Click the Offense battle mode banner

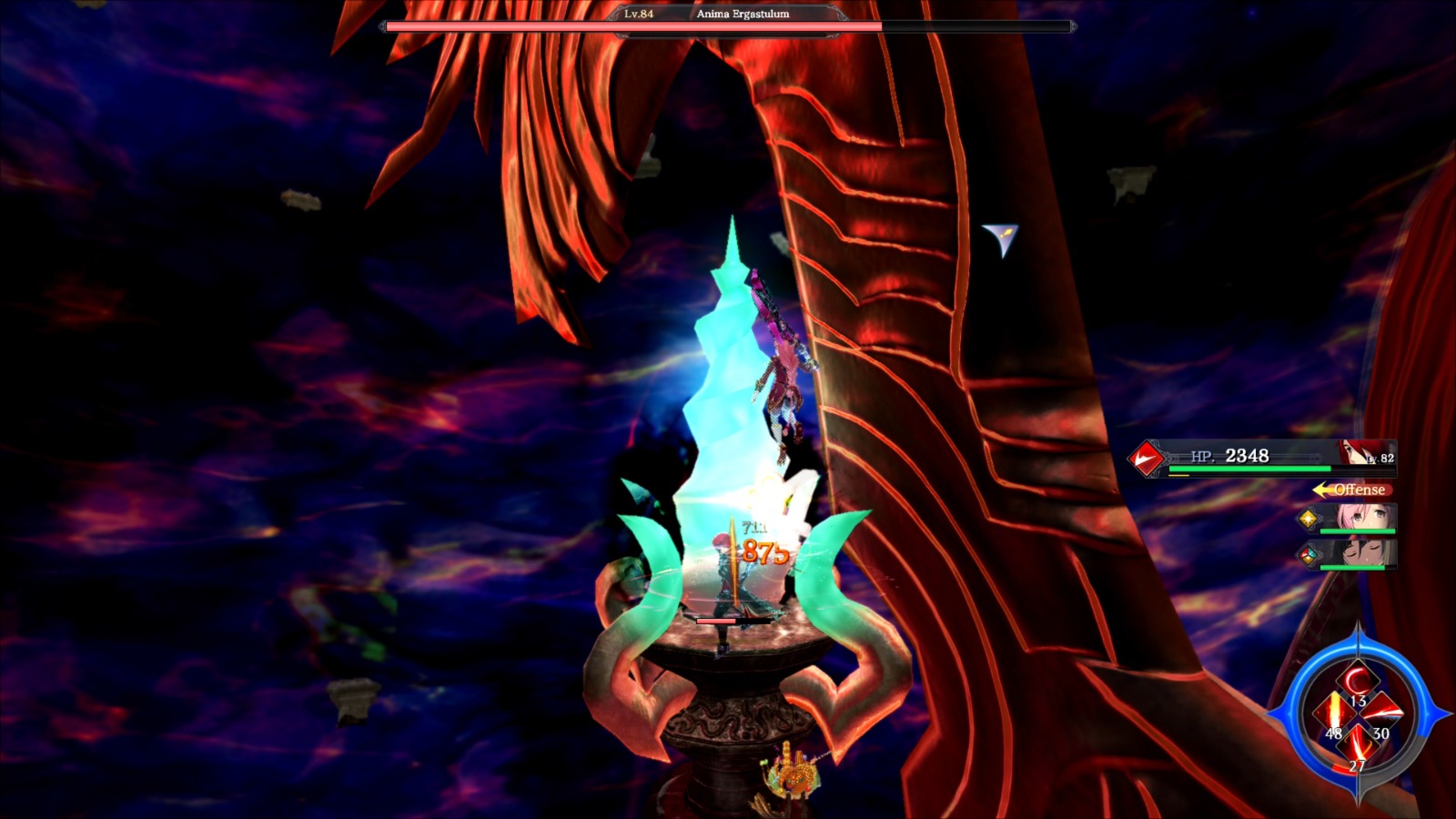pyautogui.click(x=1360, y=490)
